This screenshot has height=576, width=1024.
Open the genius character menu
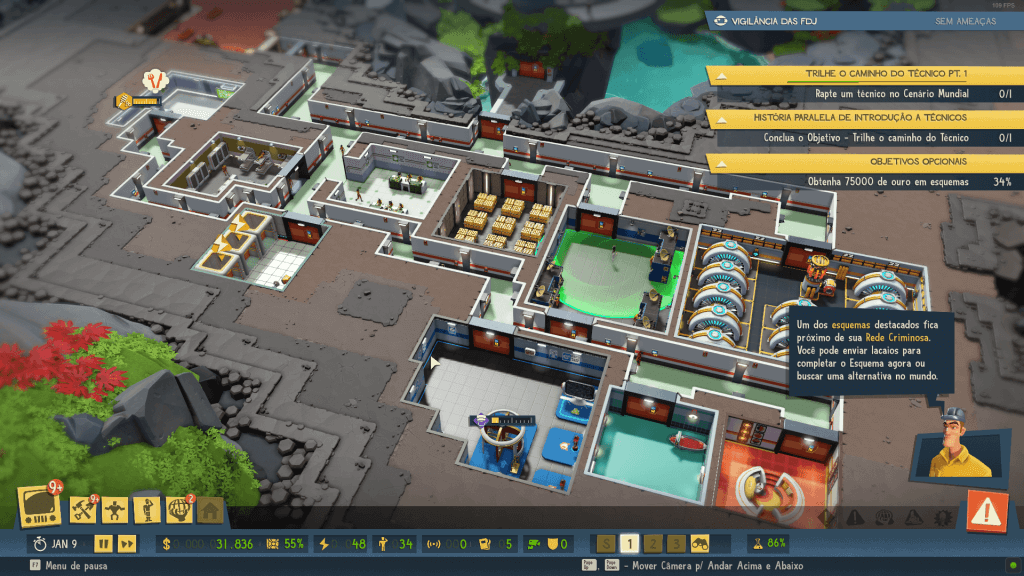pyautogui.click(x=147, y=510)
